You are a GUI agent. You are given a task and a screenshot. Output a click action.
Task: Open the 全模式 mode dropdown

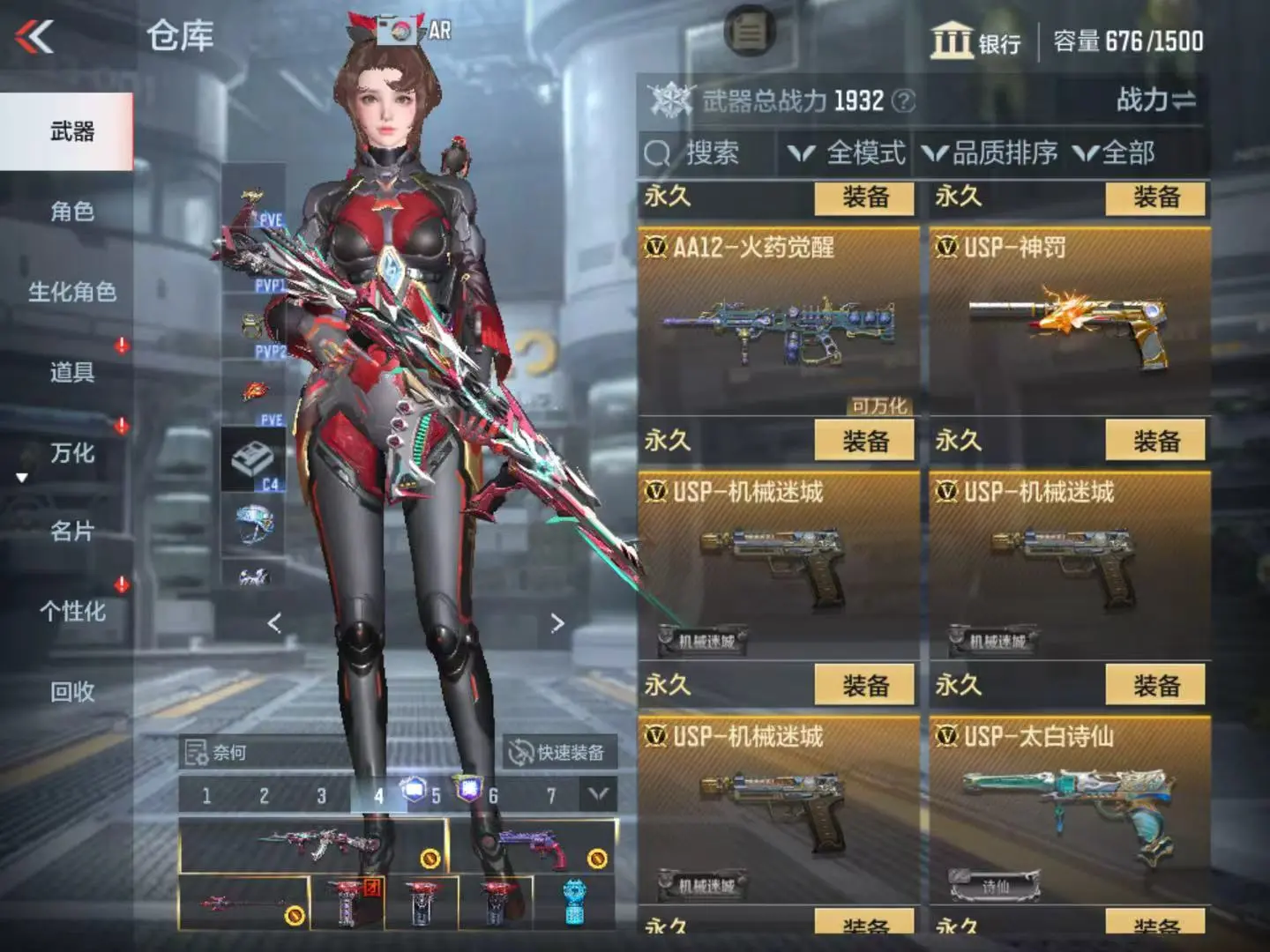[847, 153]
